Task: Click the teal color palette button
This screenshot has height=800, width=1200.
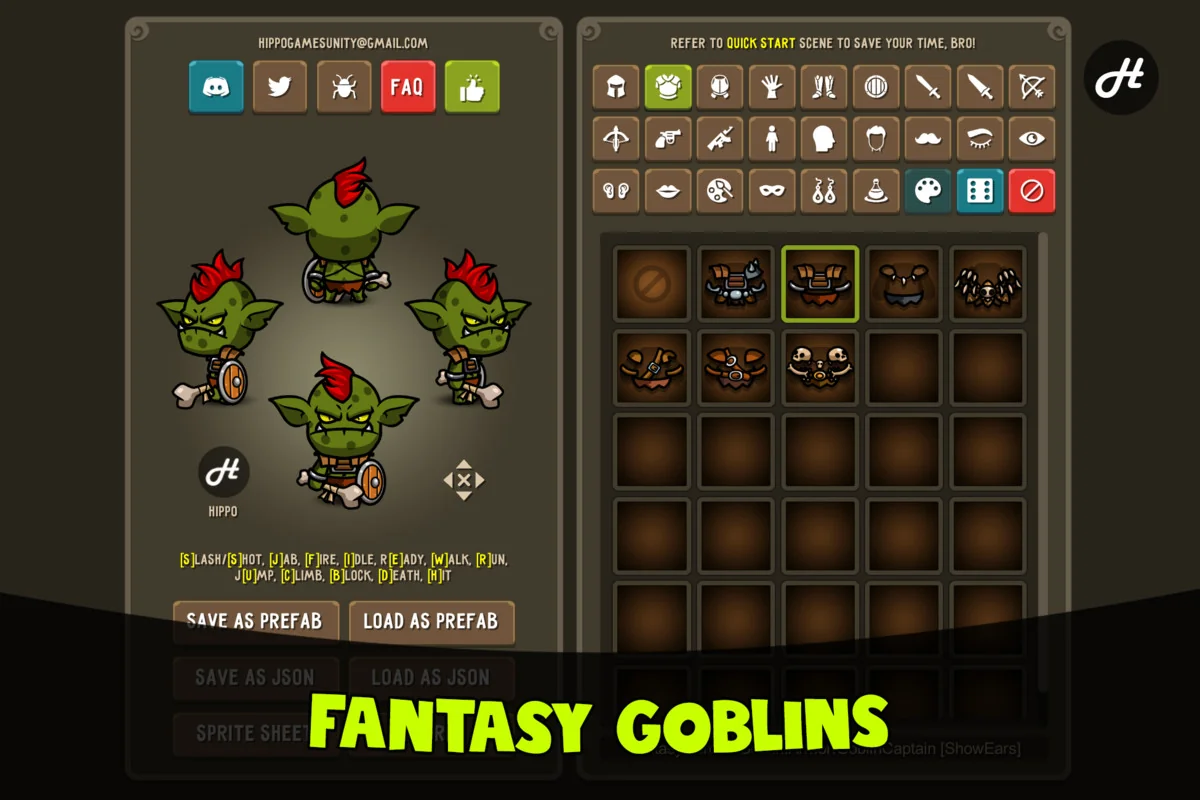Action: (928, 191)
